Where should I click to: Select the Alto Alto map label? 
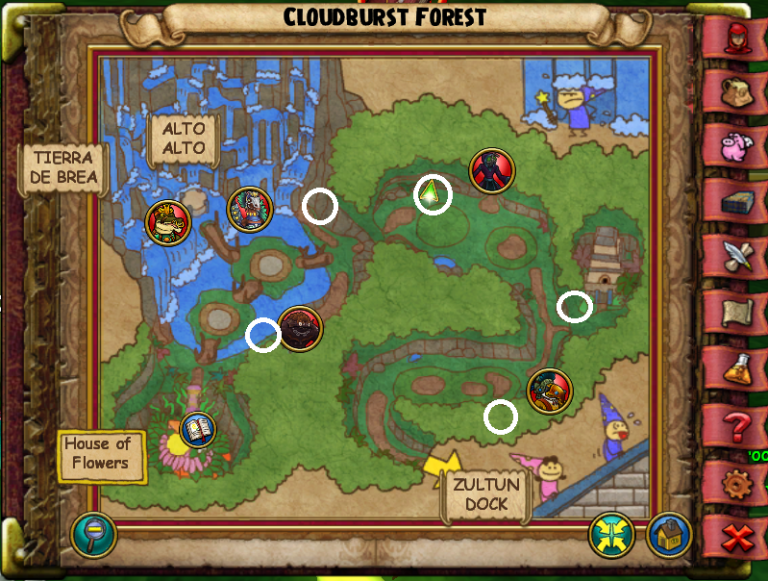click(x=184, y=139)
